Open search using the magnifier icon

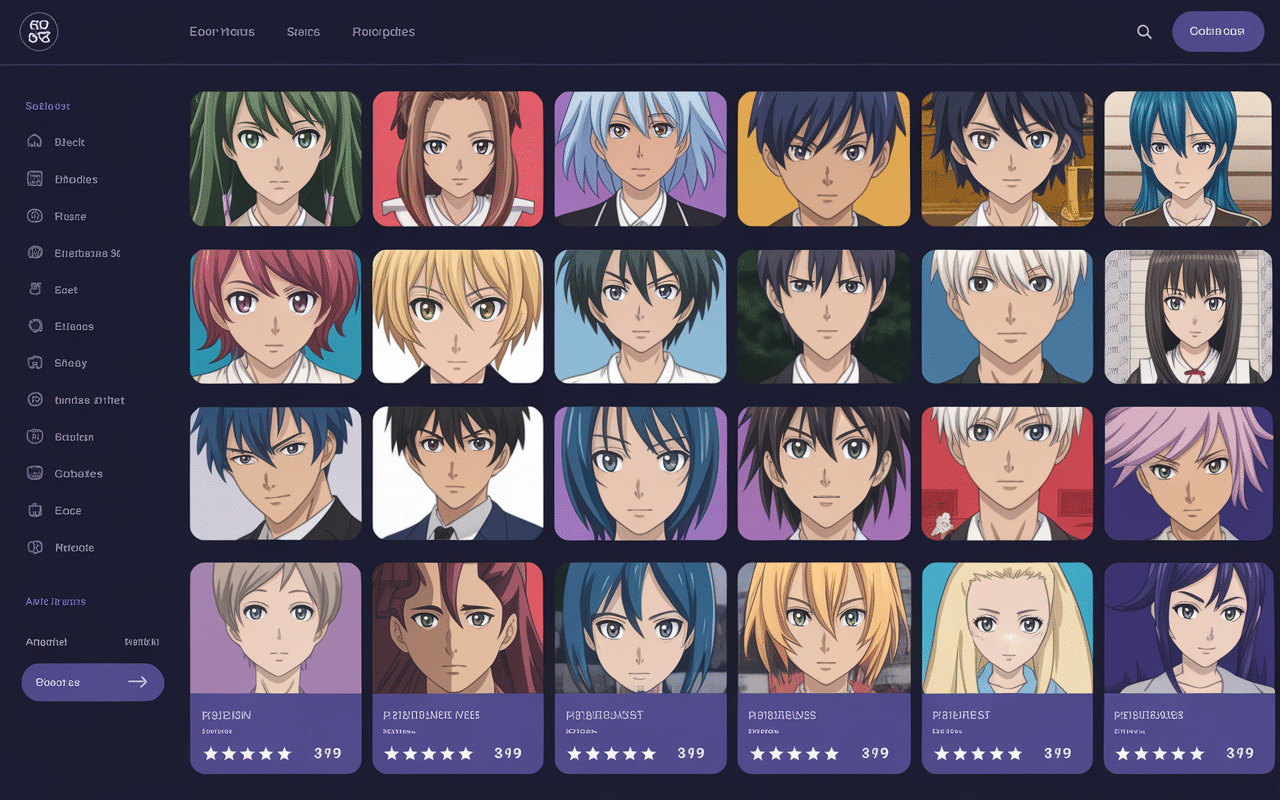click(1144, 31)
